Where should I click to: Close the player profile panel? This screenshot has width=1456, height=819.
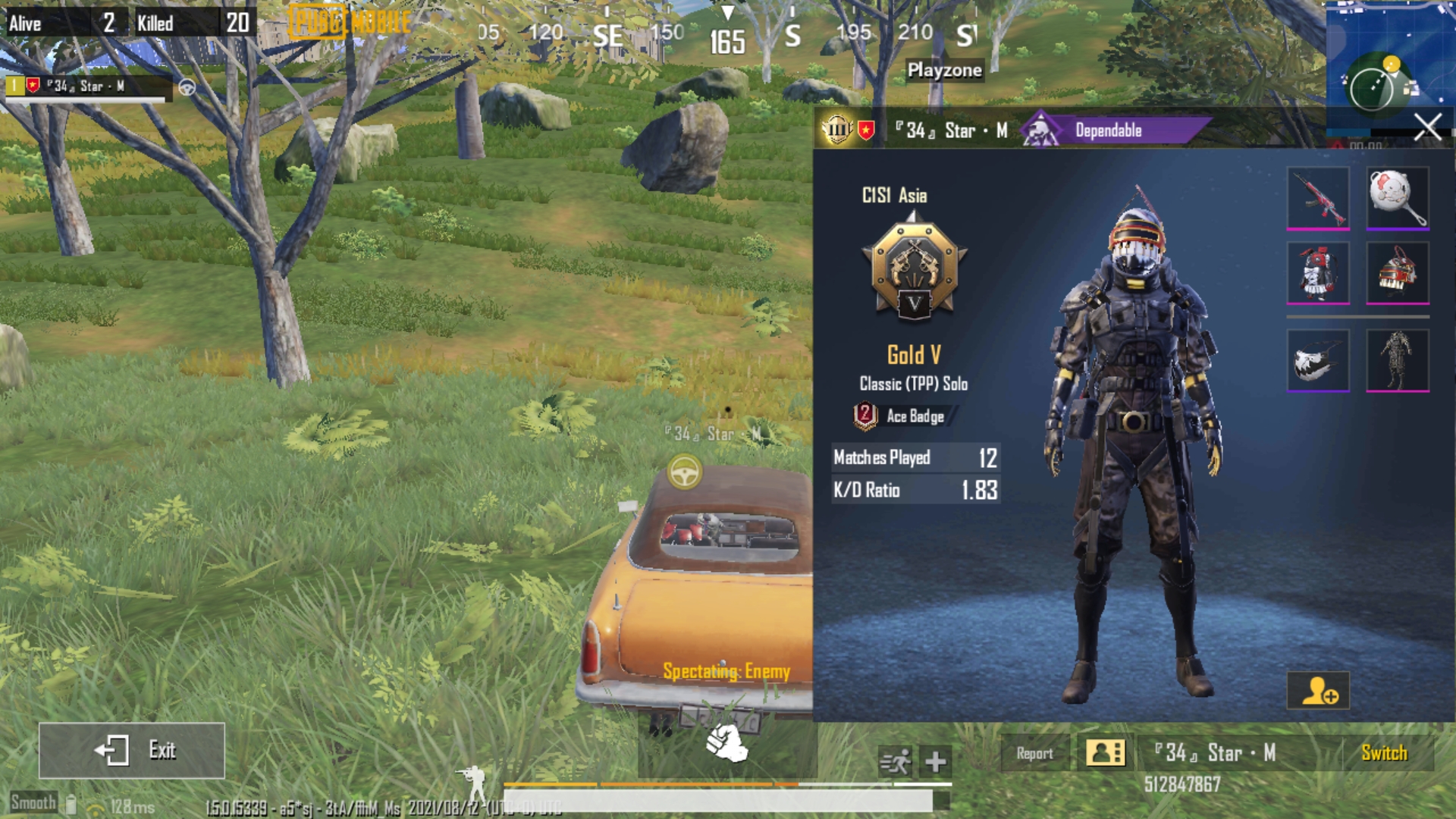[x=1428, y=127]
